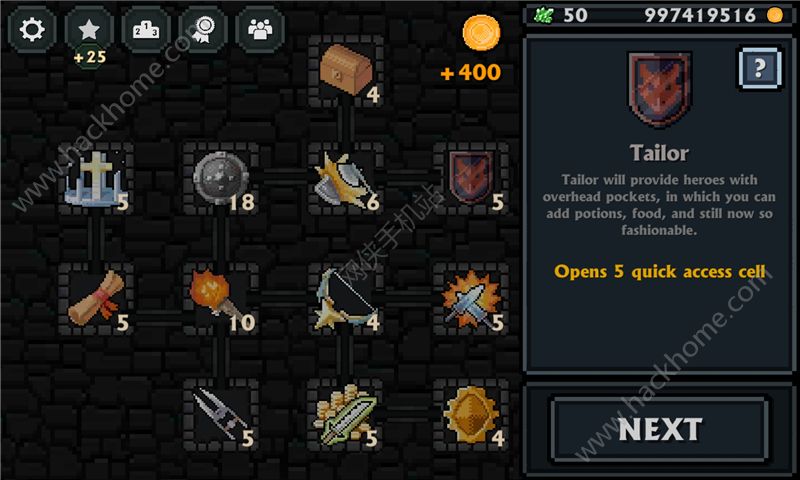Open the friends group button

coord(260,30)
